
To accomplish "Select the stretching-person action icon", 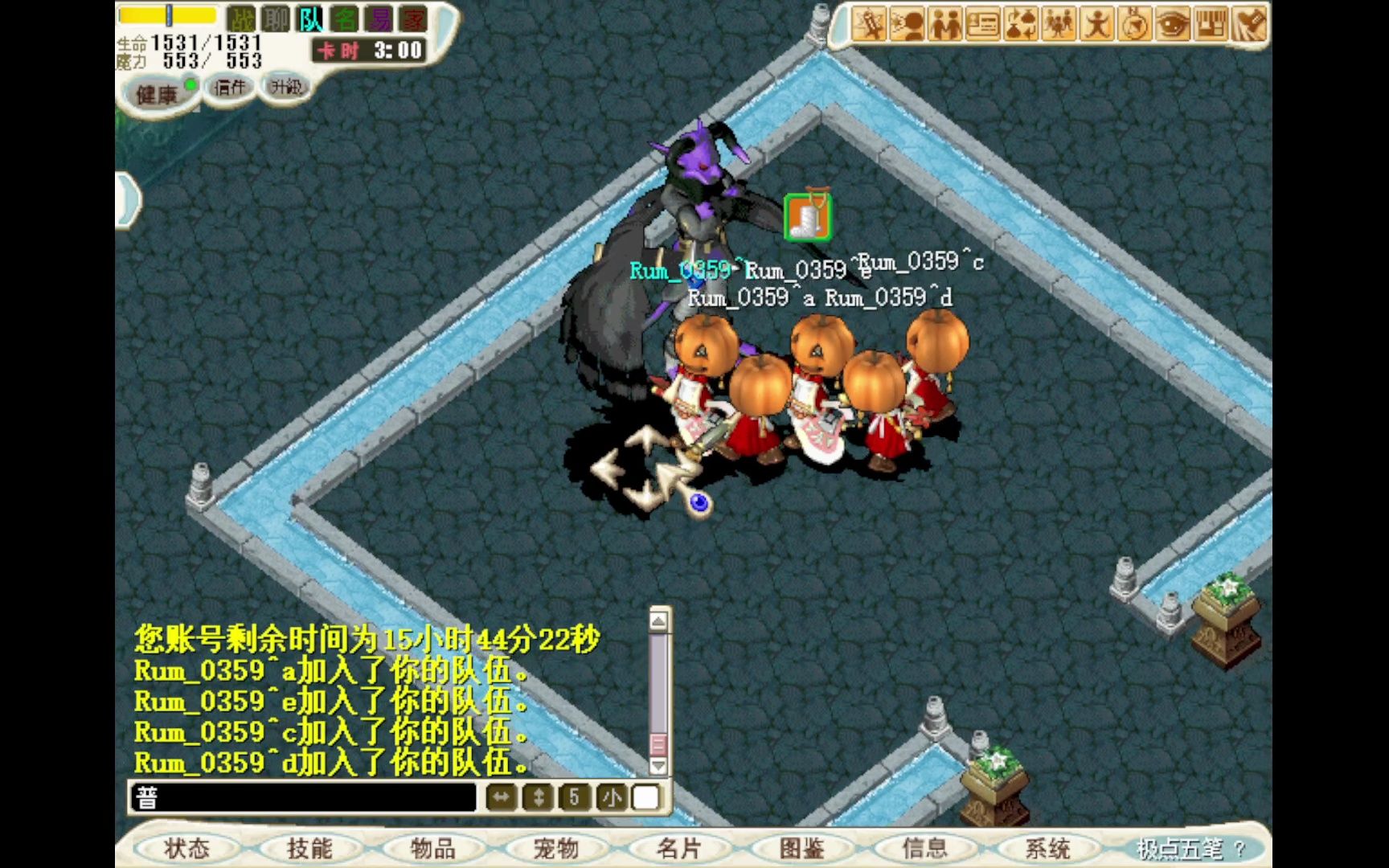I will (x=1096, y=24).
